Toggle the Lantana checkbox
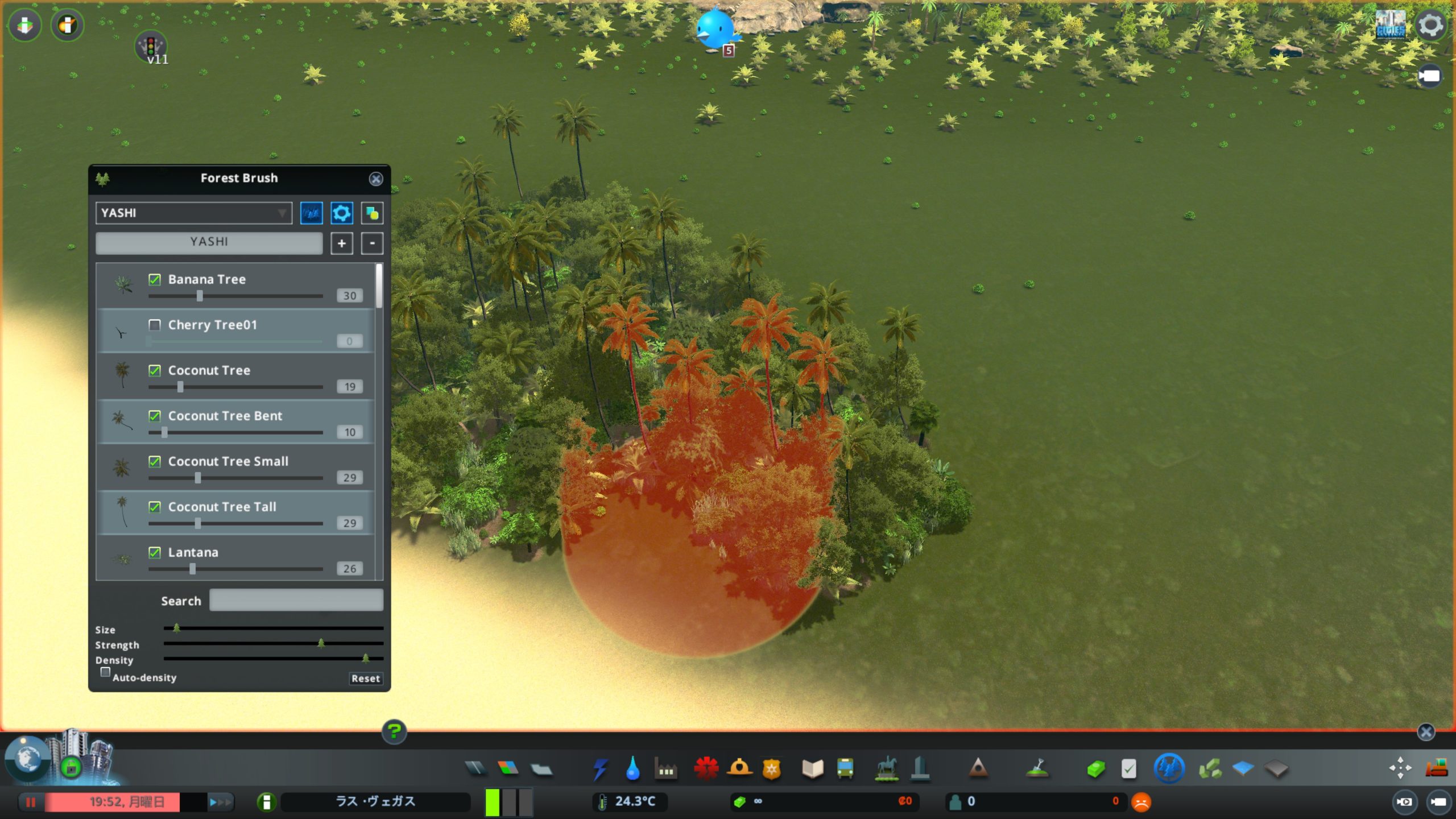The width and height of the screenshot is (1456, 819). tap(154, 552)
